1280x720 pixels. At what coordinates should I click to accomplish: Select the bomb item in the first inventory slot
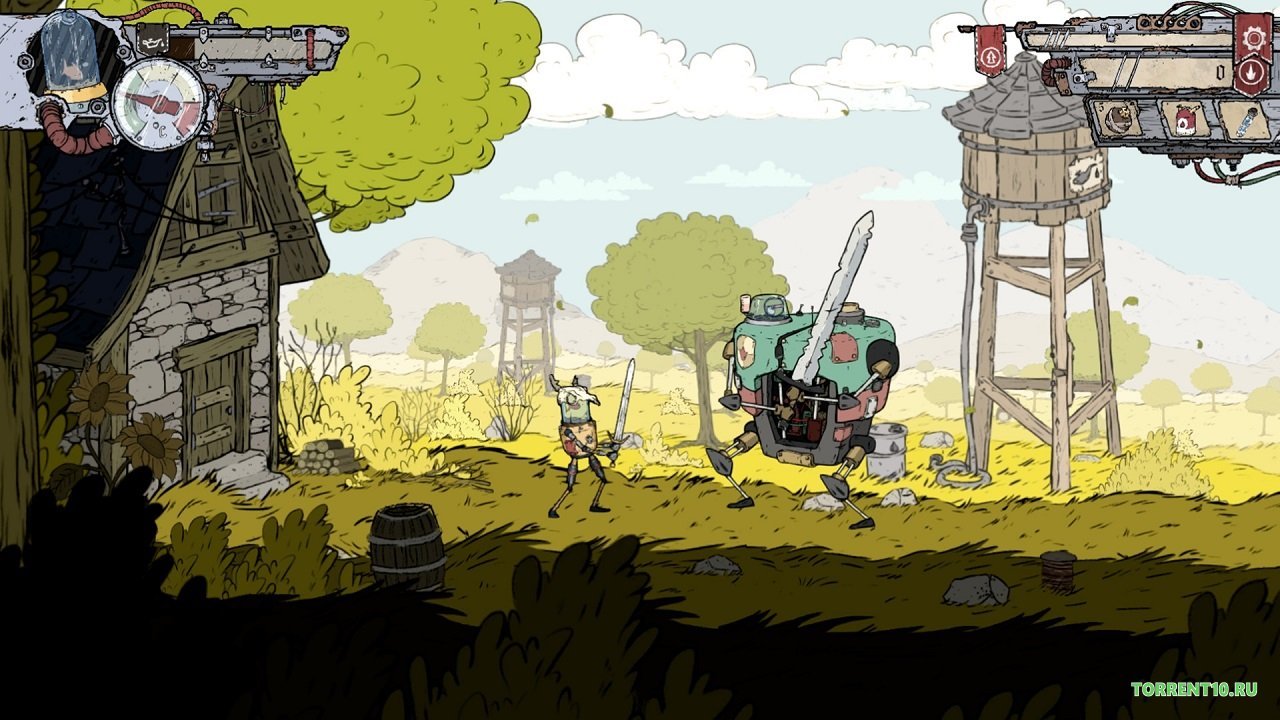(1119, 119)
